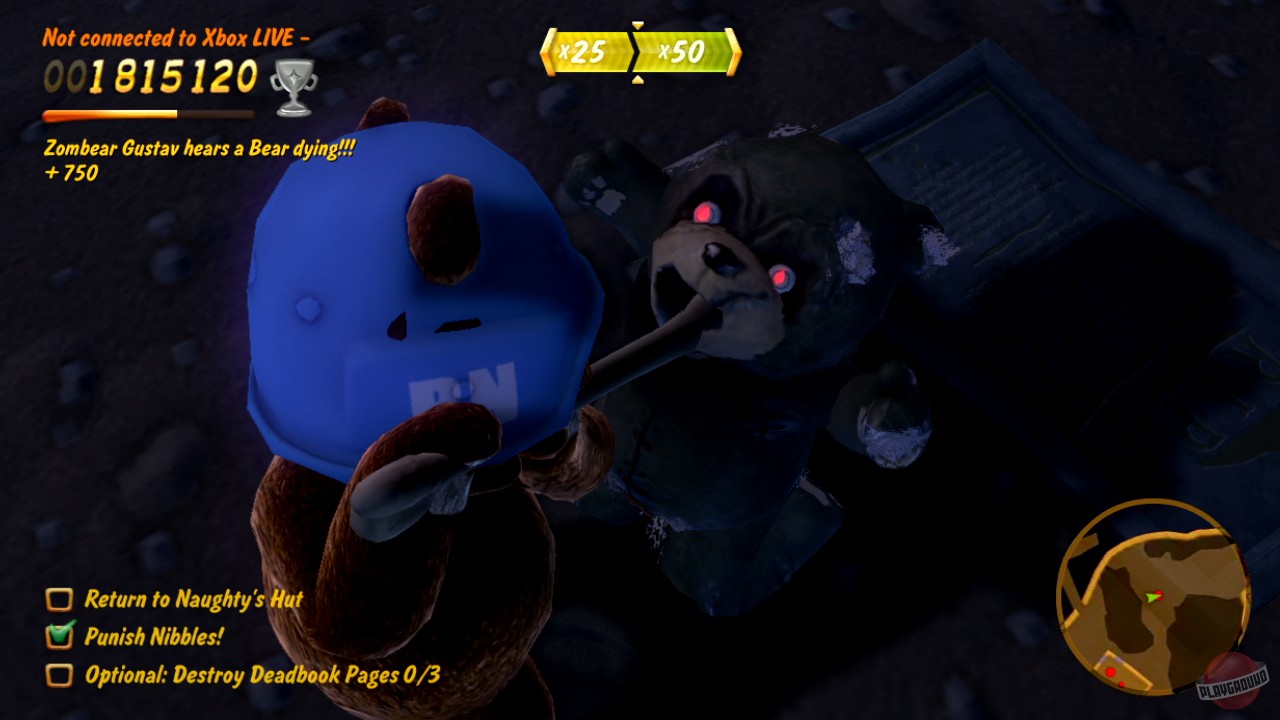Click the silver trophy icon beside the score
This screenshot has height=720, width=1280.
[x=294, y=84]
